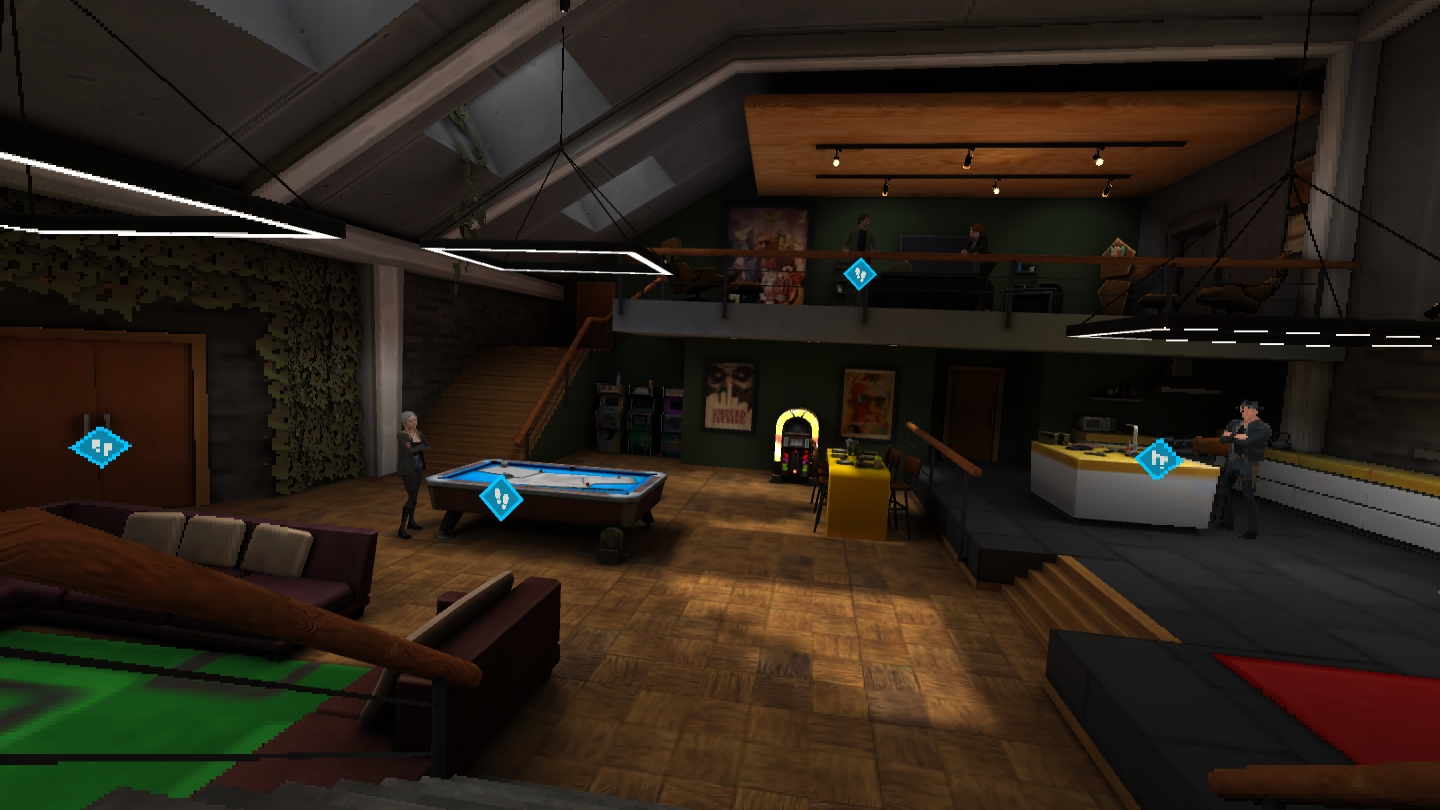Image resolution: width=1440 pixels, height=810 pixels.
Task: Click the footprint waypoint on the upstairs balcony
Action: (x=858, y=273)
